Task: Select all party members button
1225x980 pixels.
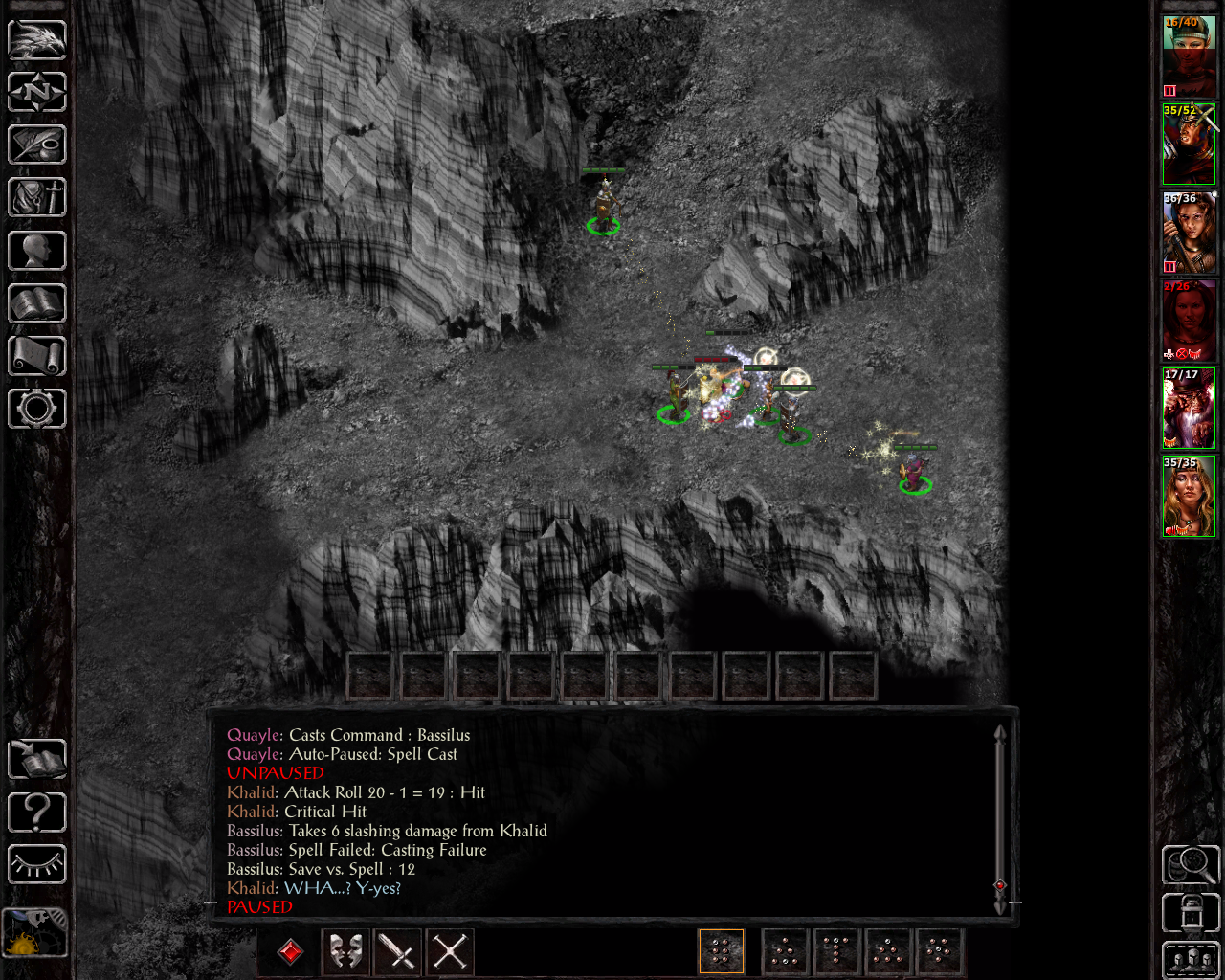Action: tap(1190, 960)
